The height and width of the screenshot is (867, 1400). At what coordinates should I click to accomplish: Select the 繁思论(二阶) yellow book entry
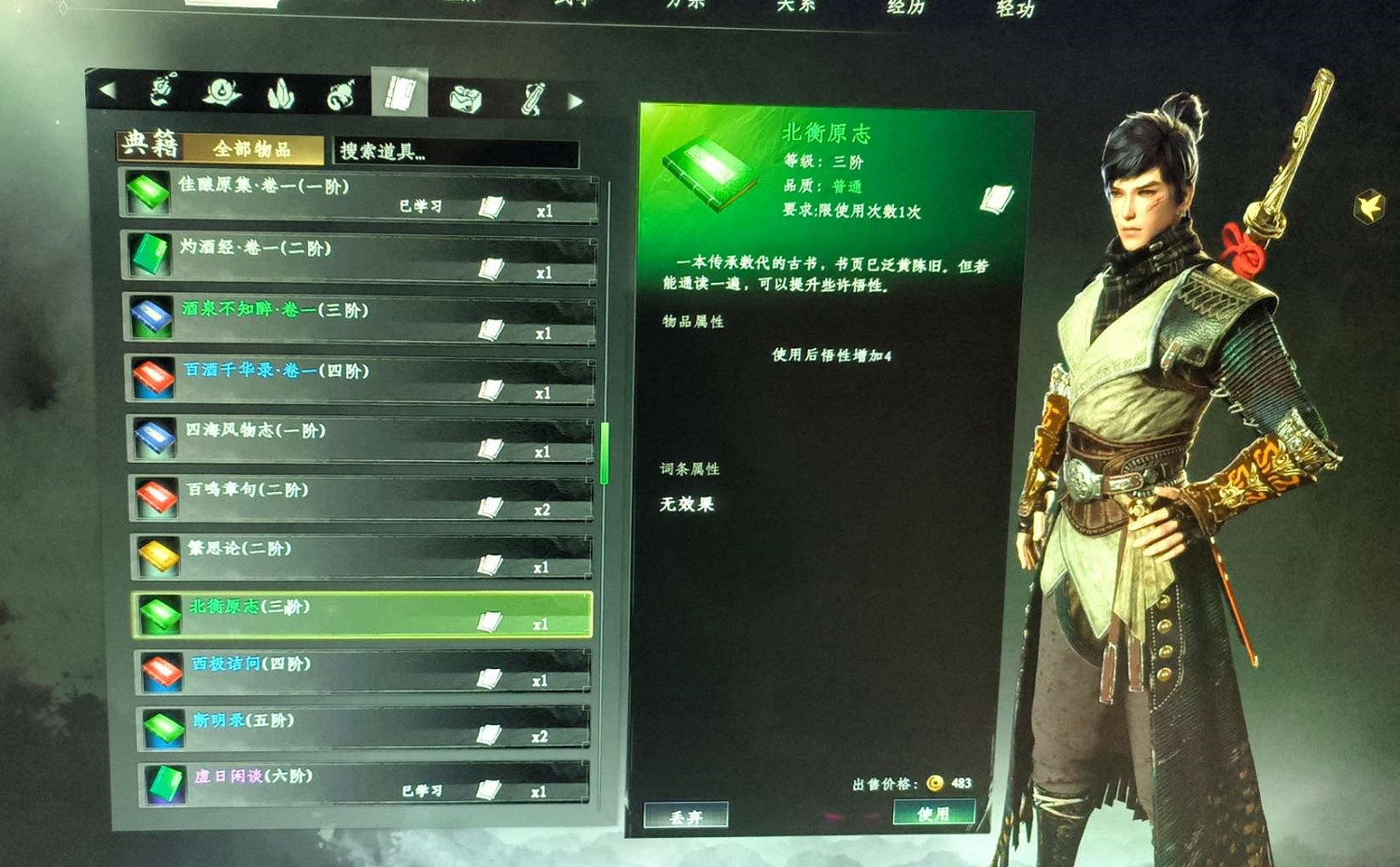(x=359, y=557)
